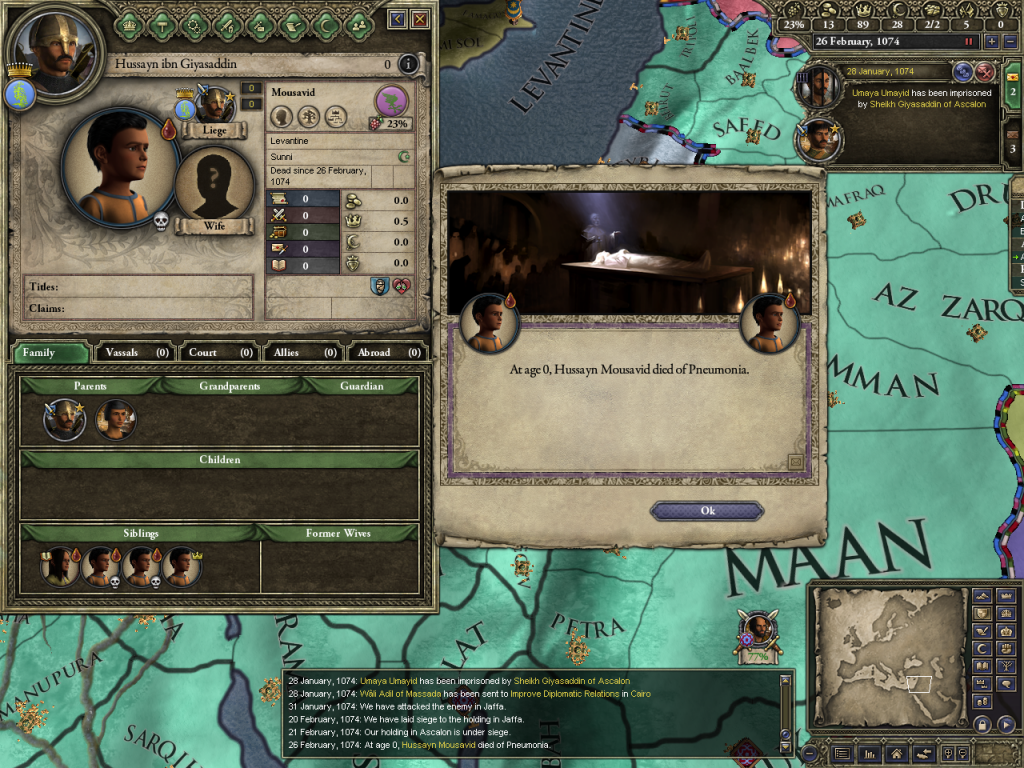The width and height of the screenshot is (1024, 768).
Task: Select the Abroad tab
Action: [x=386, y=352]
